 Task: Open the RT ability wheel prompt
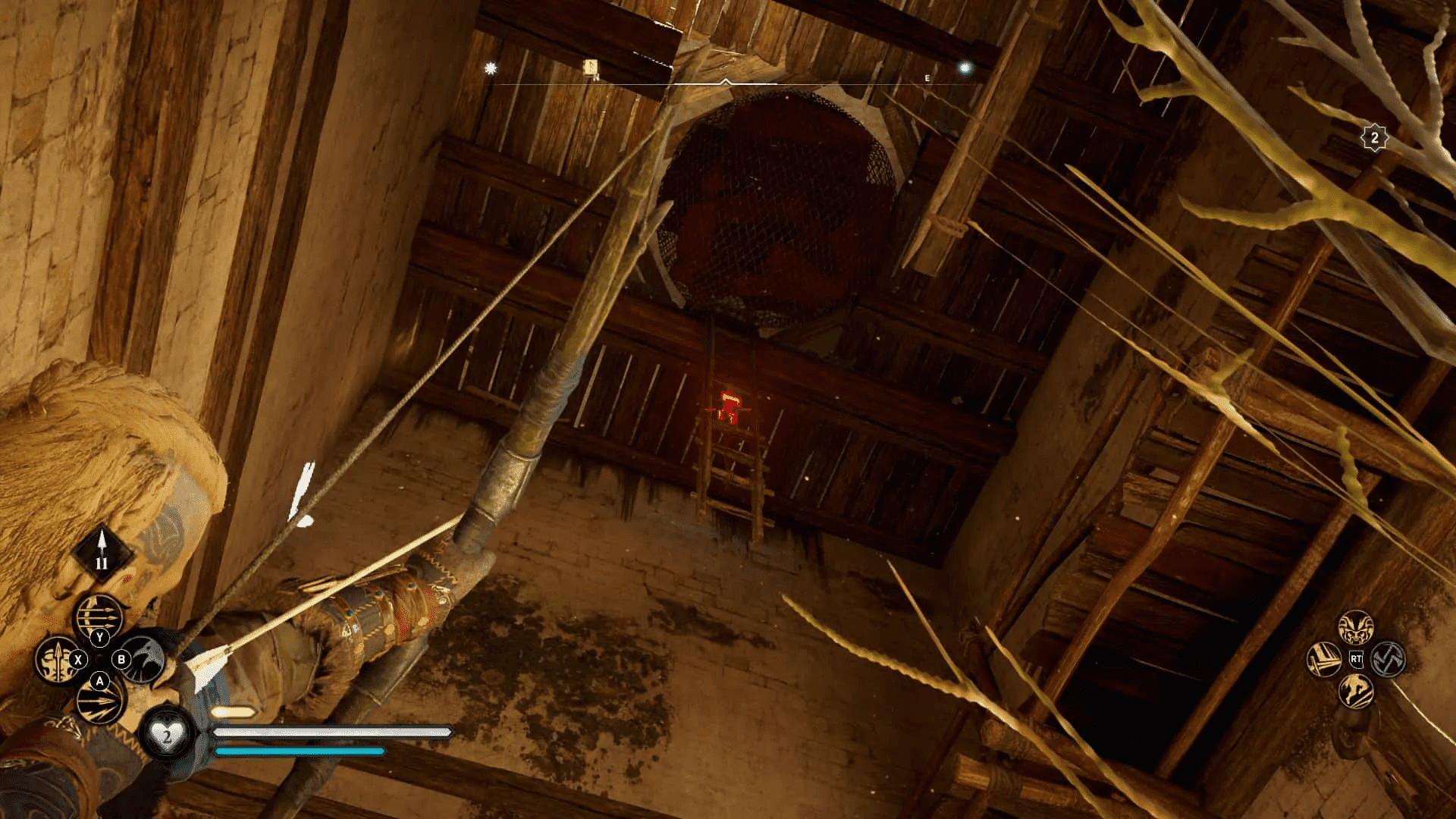point(1356,659)
